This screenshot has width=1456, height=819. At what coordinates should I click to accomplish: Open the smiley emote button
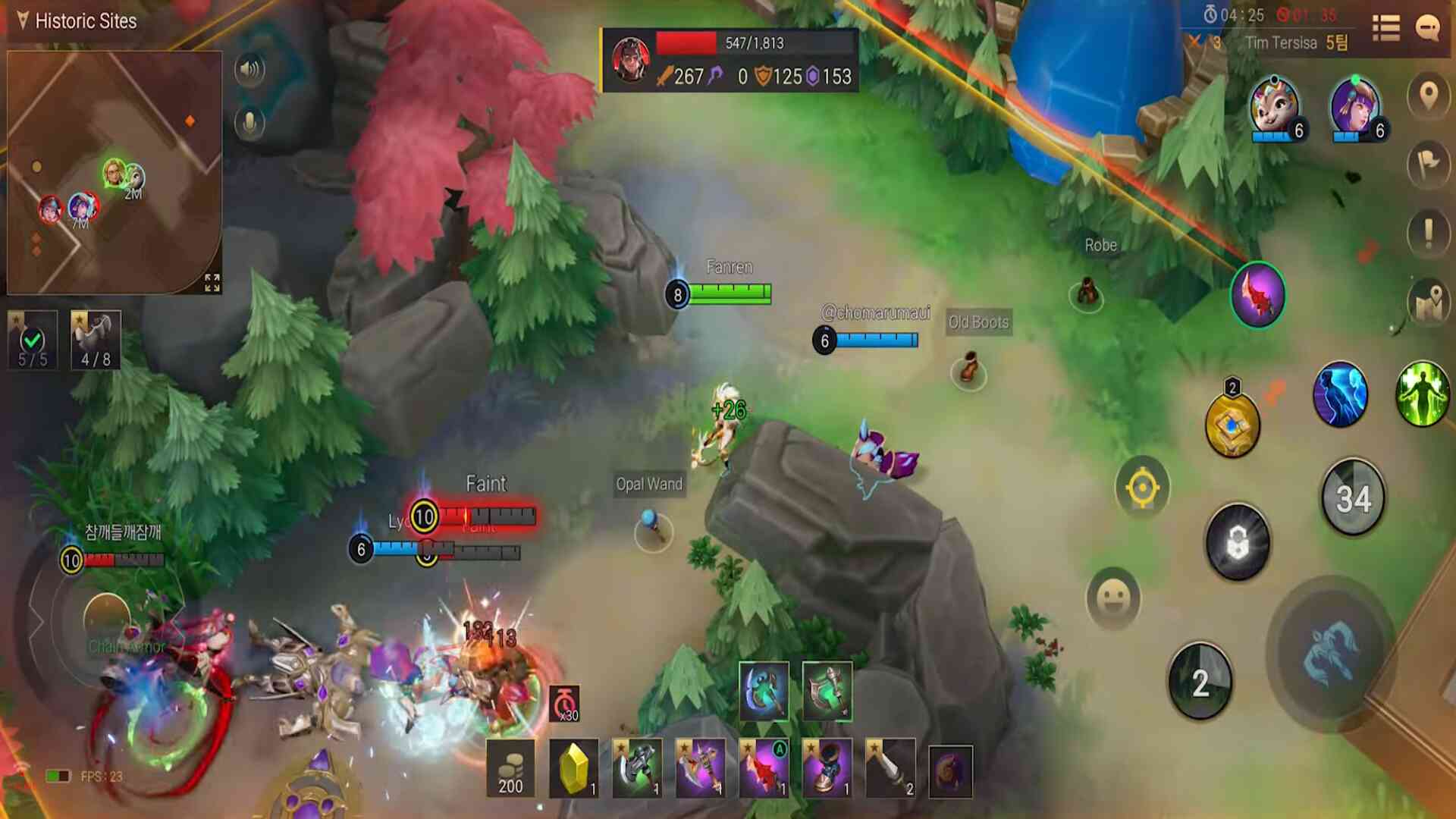pyautogui.click(x=1113, y=598)
